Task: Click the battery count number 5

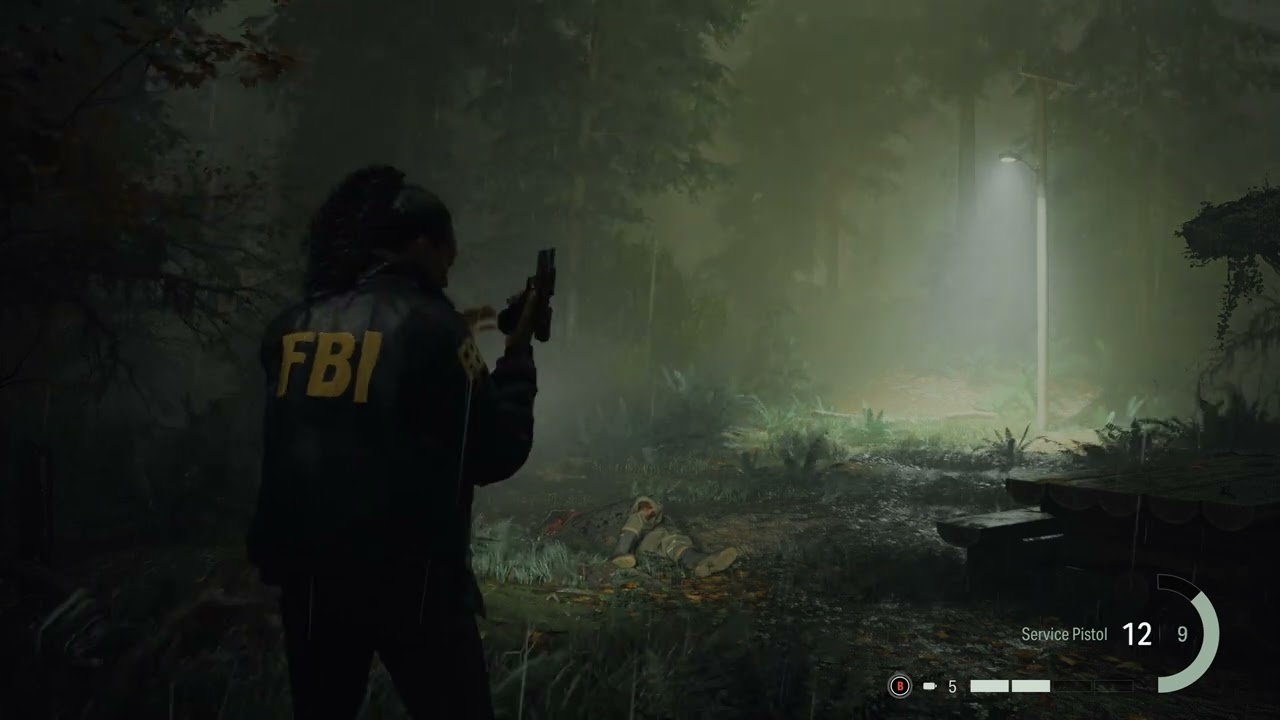Action: coord(952,687)
